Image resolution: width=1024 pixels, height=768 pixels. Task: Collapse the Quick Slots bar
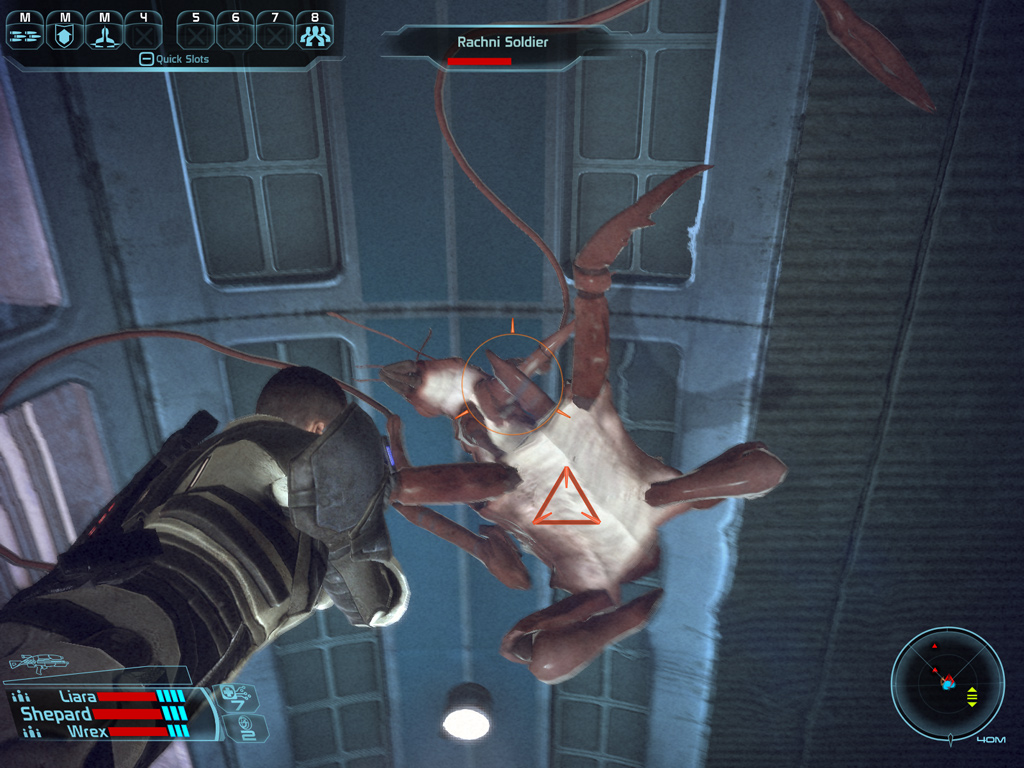(146, 59)
